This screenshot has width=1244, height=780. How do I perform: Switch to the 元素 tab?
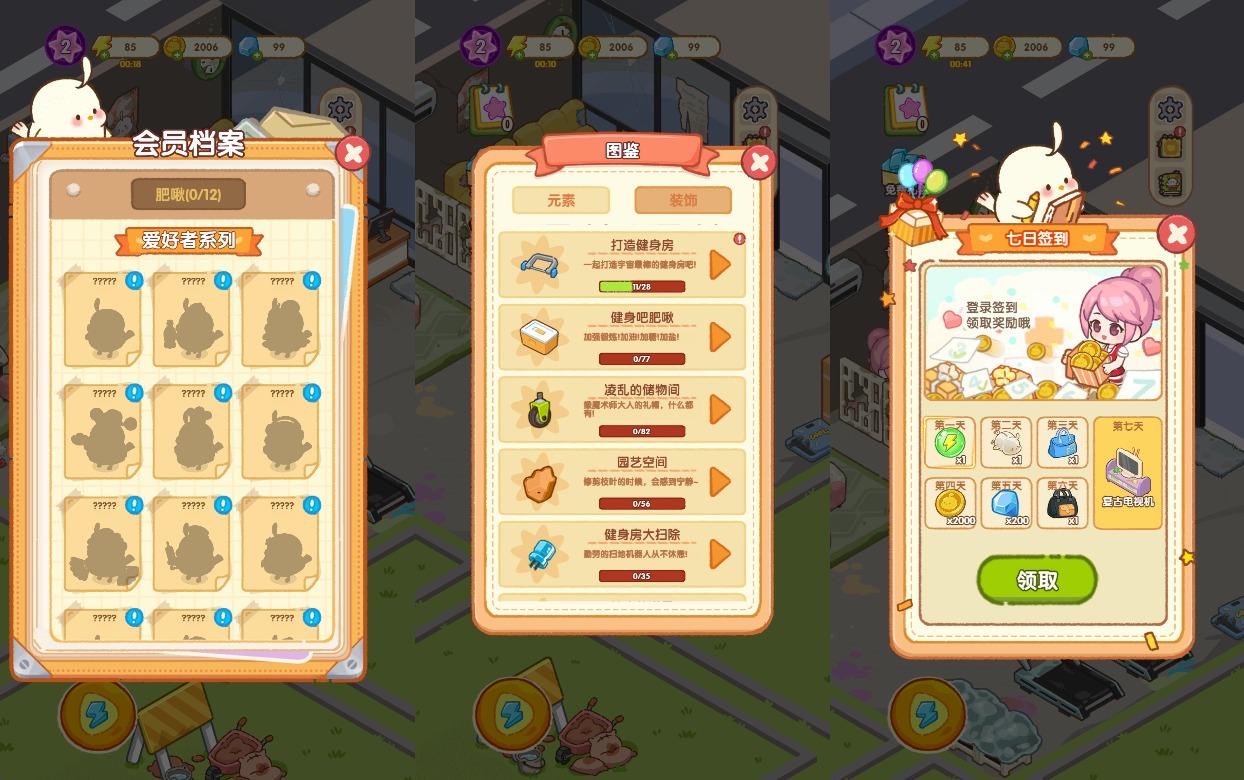pyautogui.click(x=561, y=200)
